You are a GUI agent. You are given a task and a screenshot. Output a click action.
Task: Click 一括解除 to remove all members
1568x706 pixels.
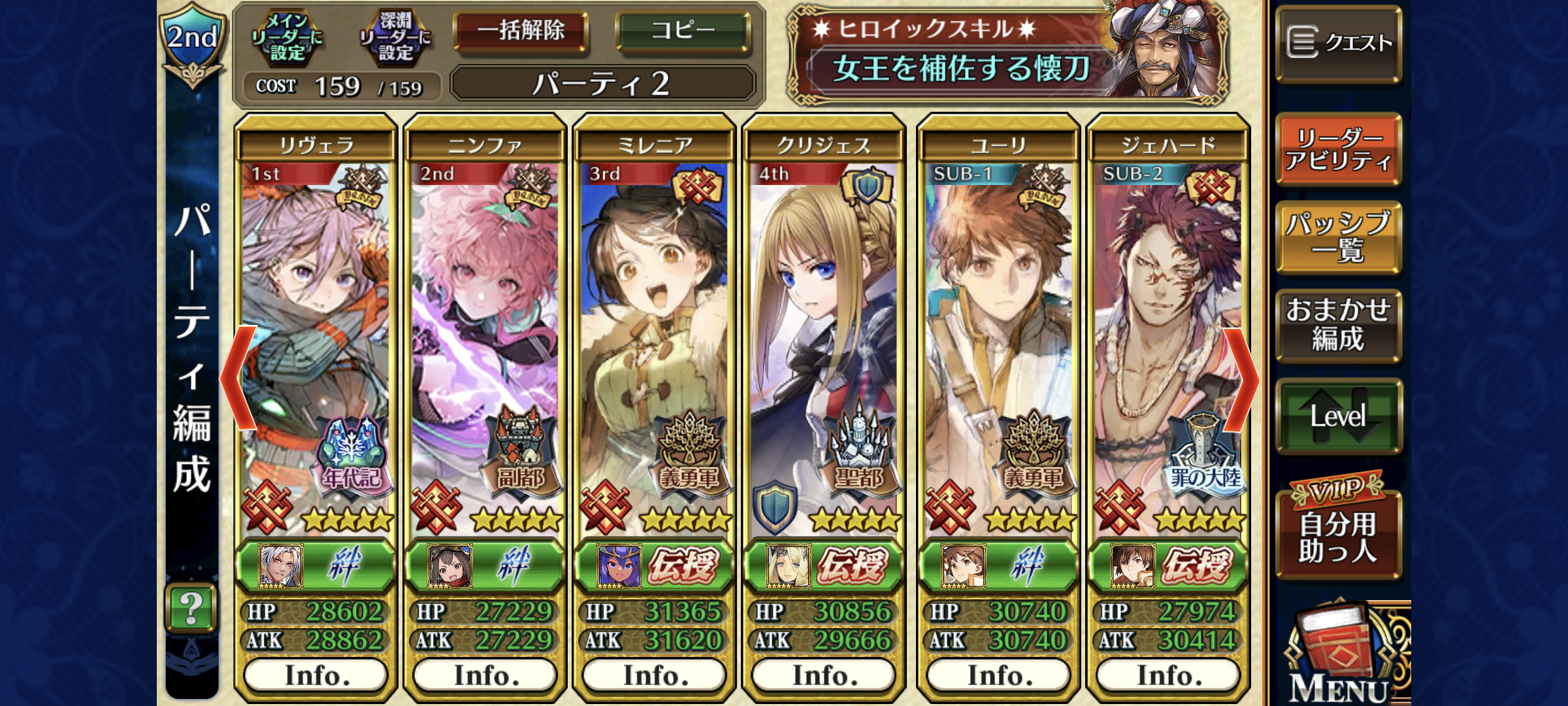click(x=521, y=31)
